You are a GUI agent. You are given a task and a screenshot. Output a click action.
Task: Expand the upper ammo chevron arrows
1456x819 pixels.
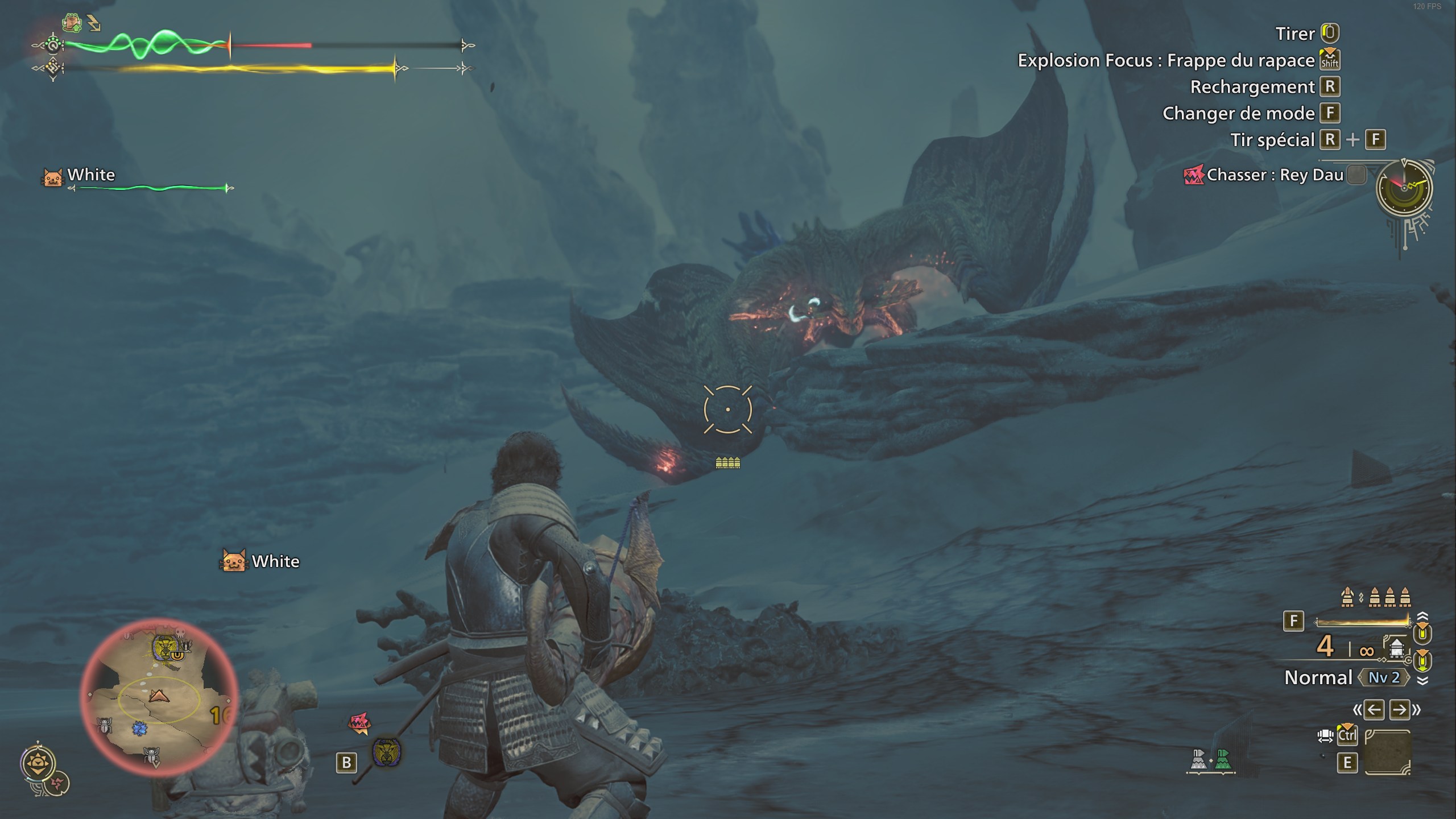coord(1422,615)
